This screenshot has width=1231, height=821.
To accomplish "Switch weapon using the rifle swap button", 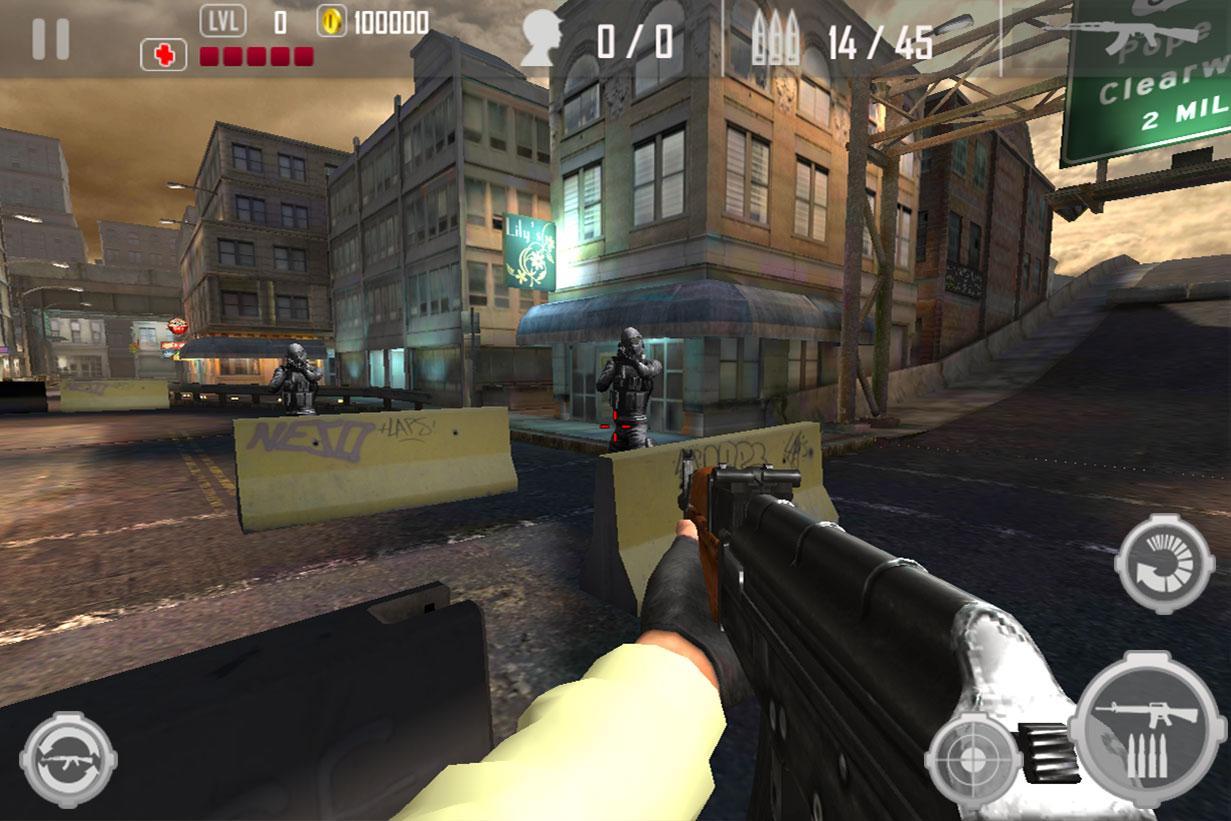I will (68, 759).
